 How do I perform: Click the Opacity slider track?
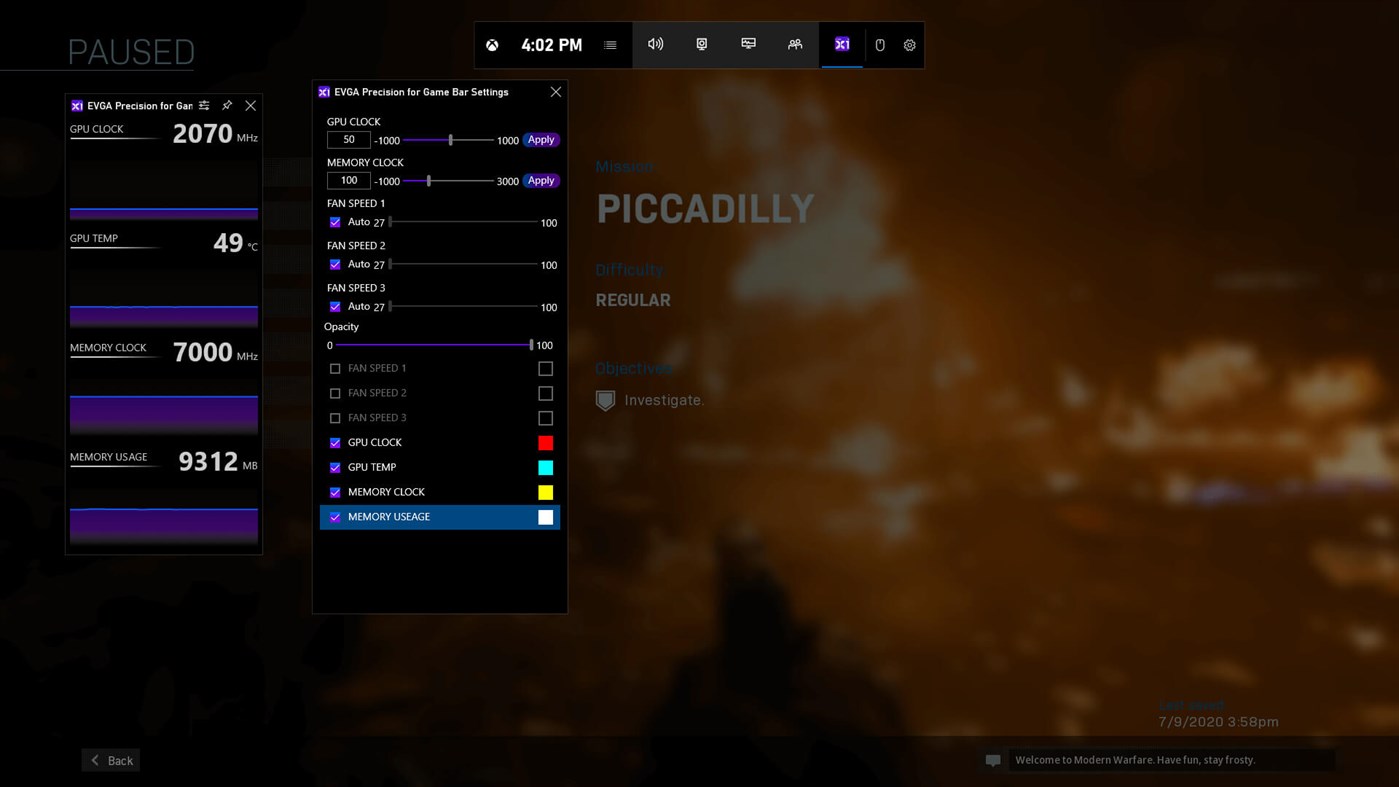(430, 345)
